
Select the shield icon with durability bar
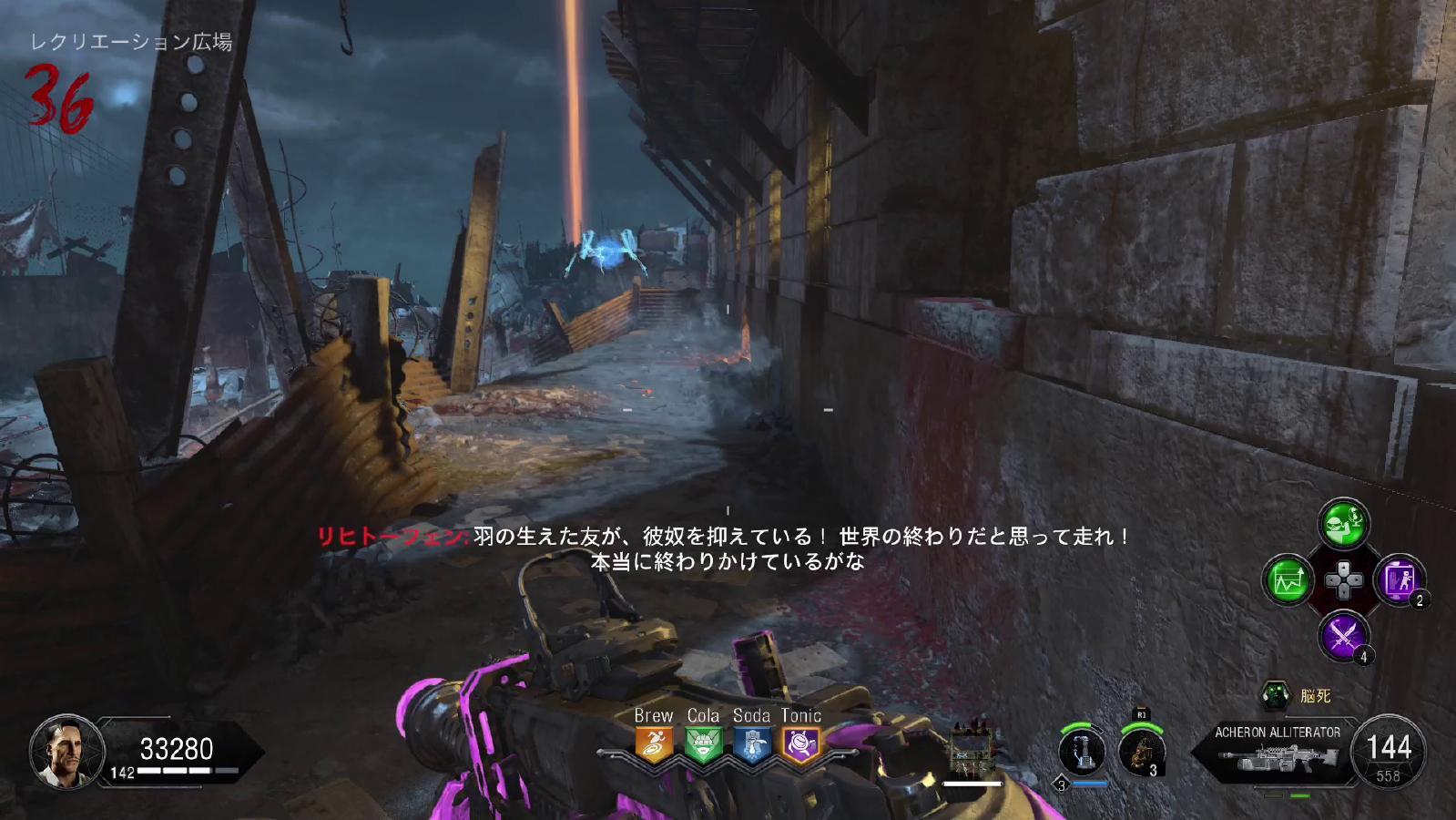971,752
